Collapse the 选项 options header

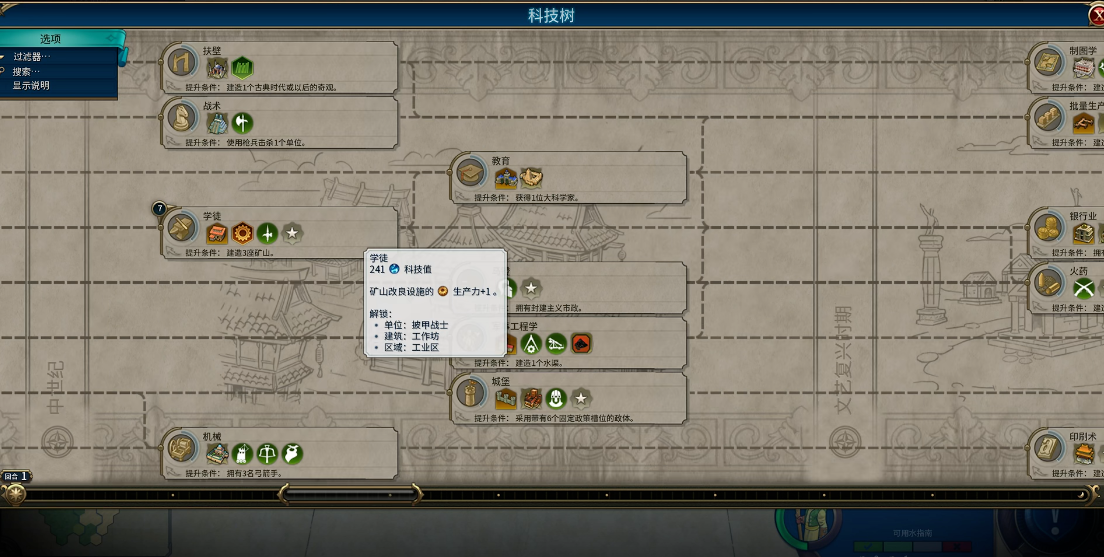tap(52, 39)
